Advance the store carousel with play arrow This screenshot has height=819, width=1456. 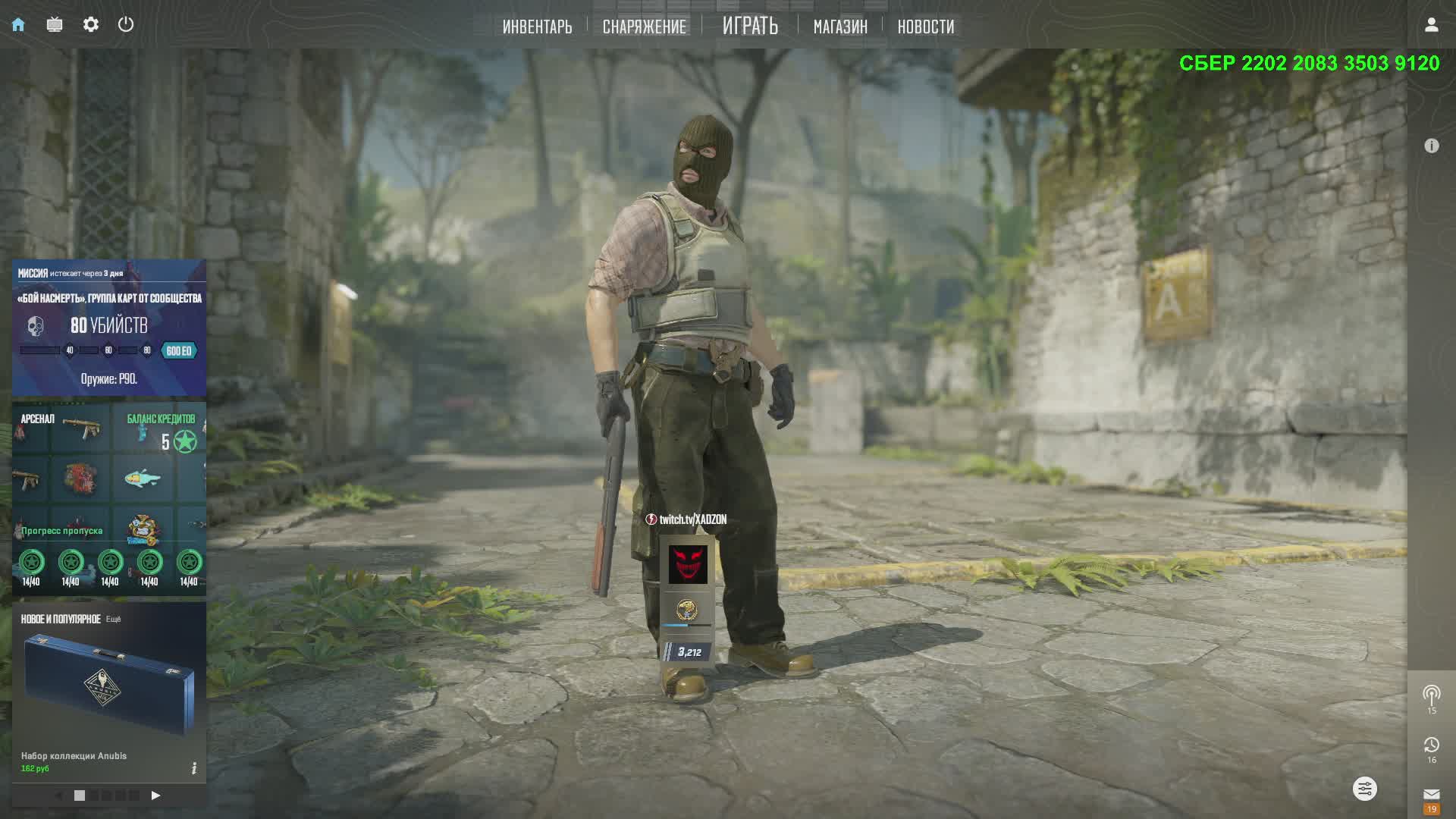click(155, 795)
